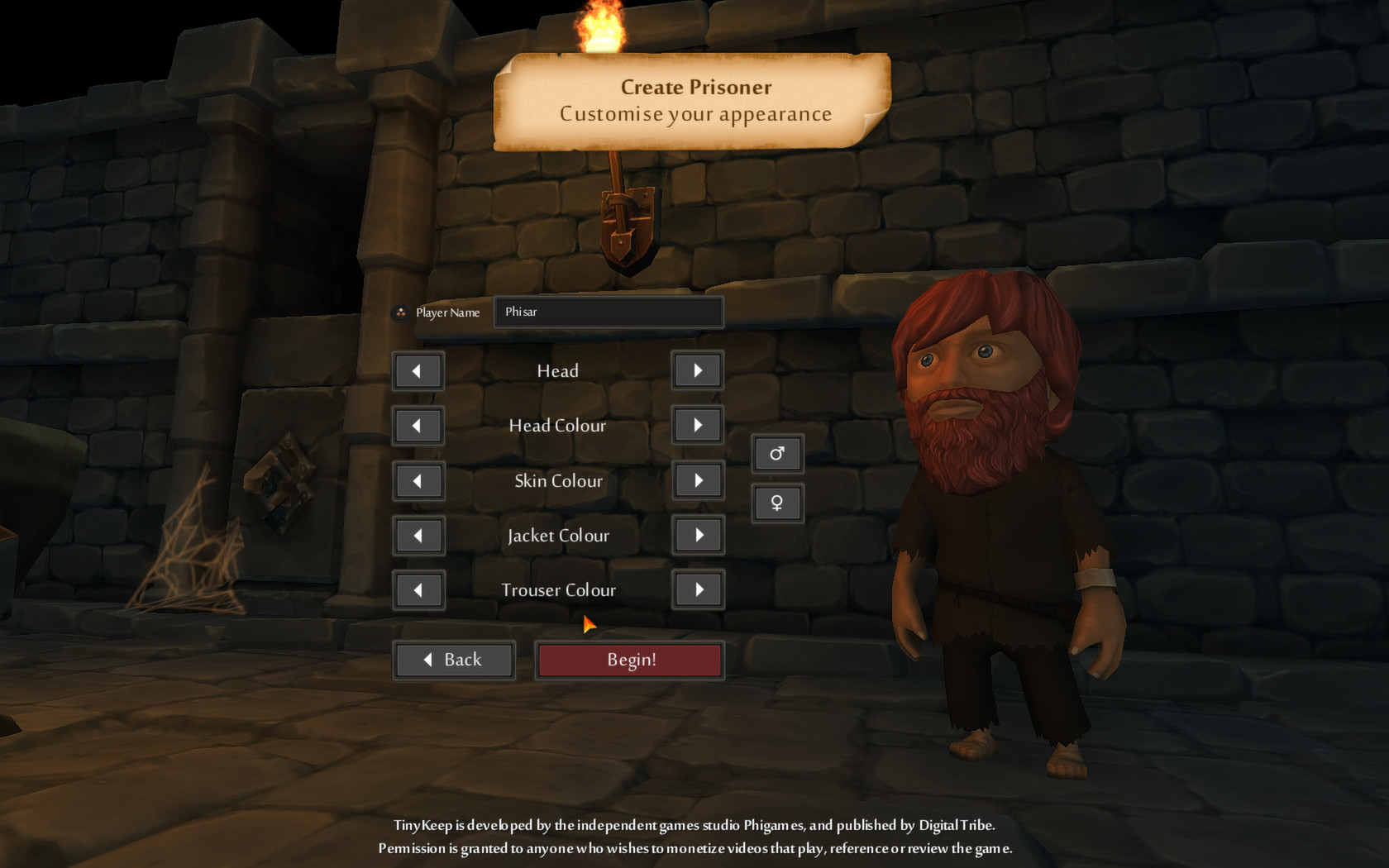The image size is (1389, 868).
Task: Click the badge icon beside Player Name
Action: point(399,312)
